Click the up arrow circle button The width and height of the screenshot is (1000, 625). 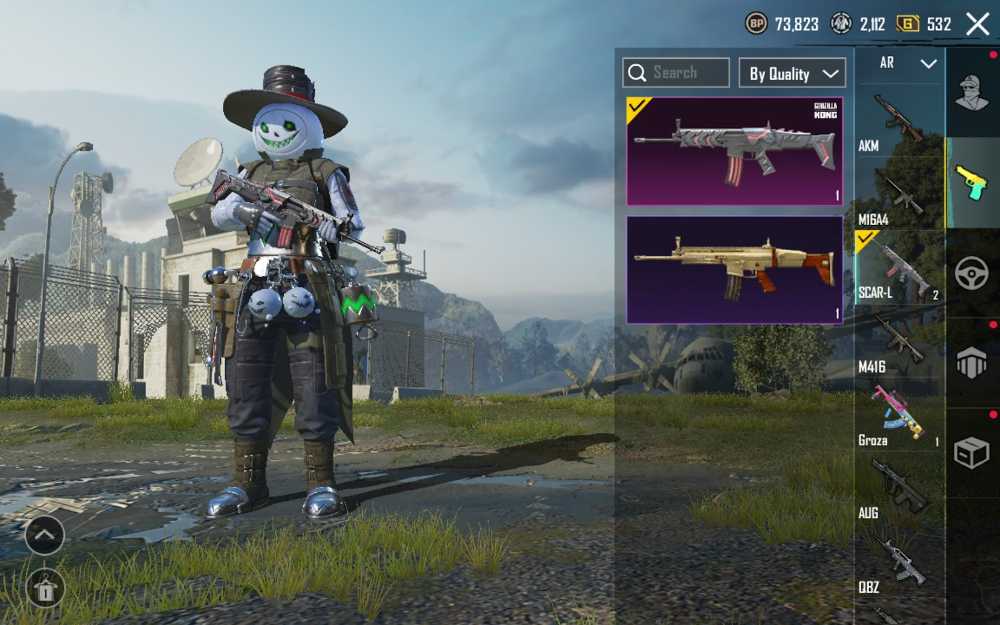pos(45,535)
